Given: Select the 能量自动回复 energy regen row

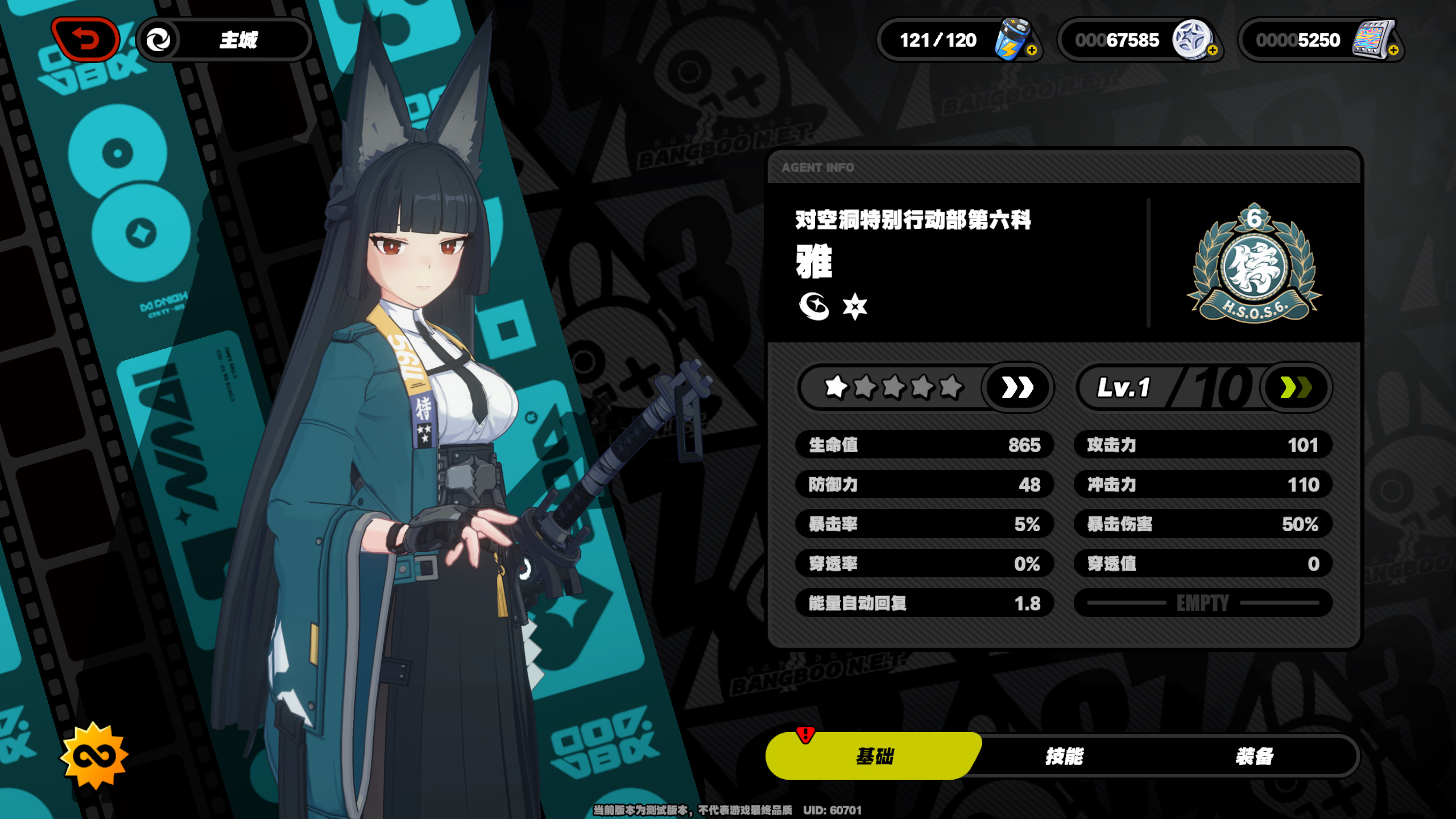Looking at the screenshot, I should pos(924,603).
